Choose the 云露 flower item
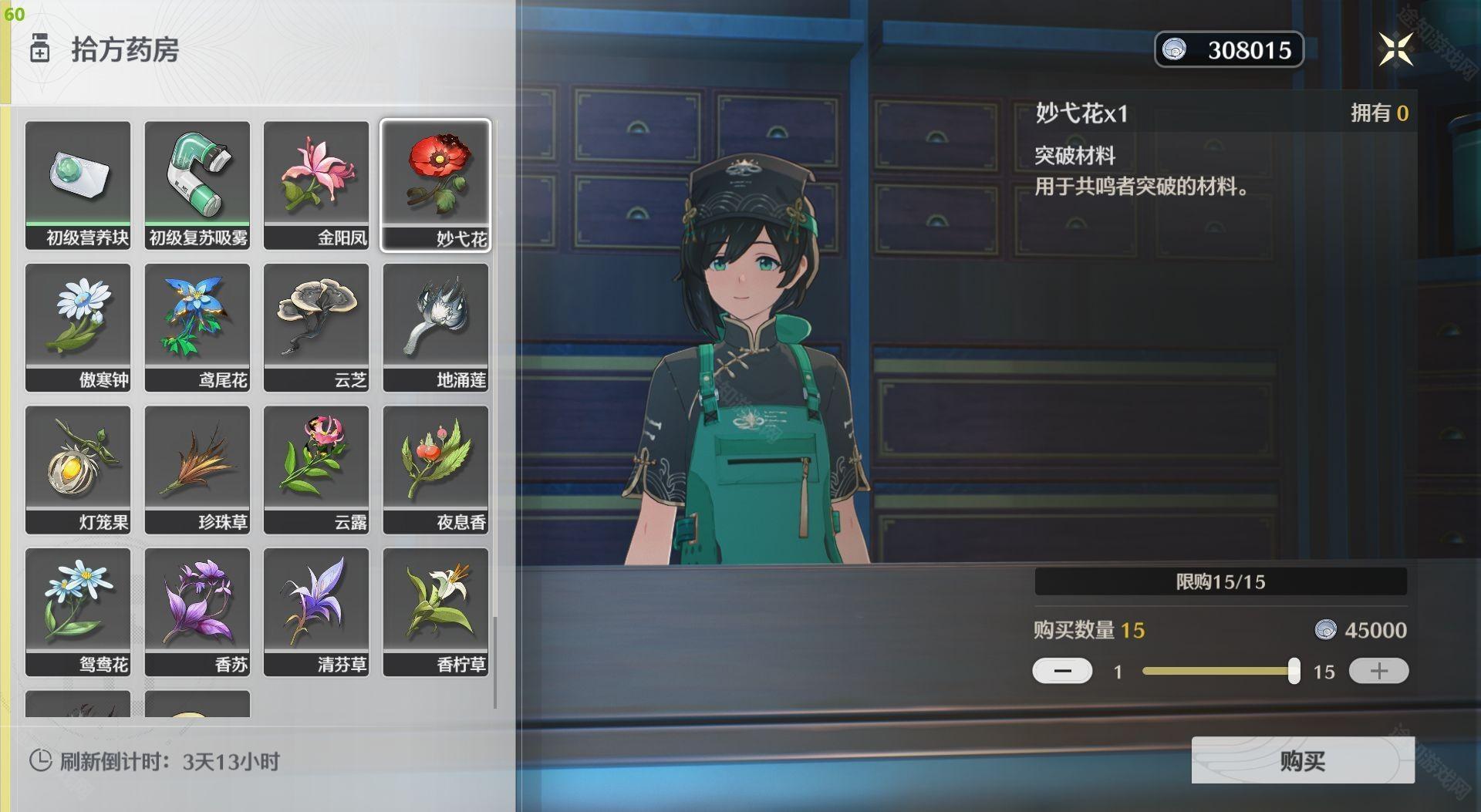1481x812 pixels. click(316, 470)
